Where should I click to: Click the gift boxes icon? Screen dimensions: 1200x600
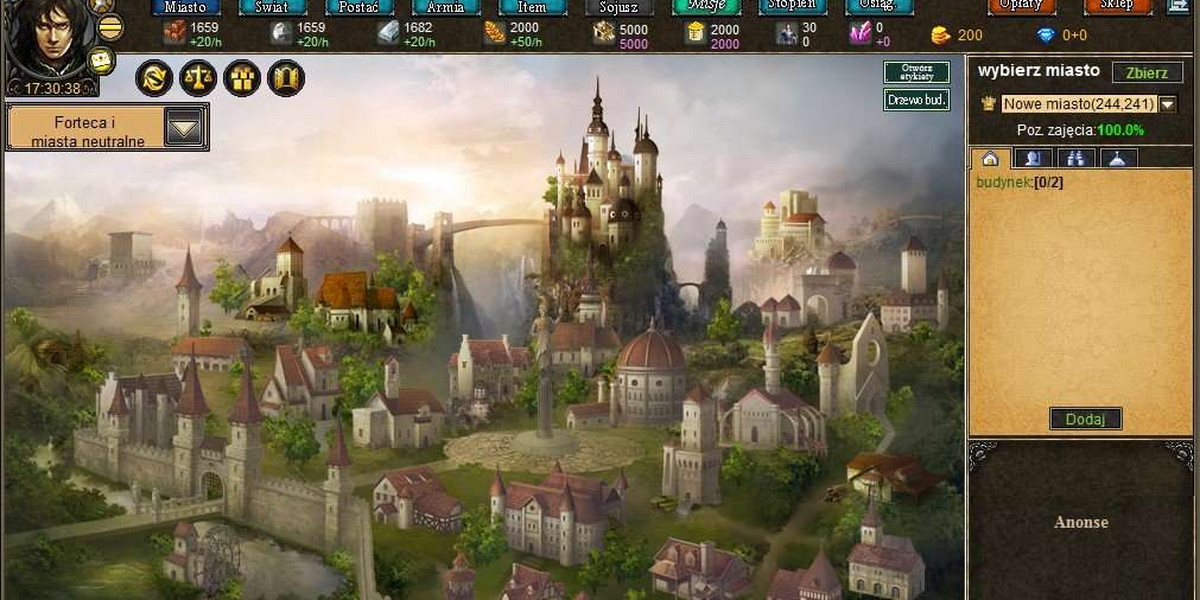tap(242, 78)
